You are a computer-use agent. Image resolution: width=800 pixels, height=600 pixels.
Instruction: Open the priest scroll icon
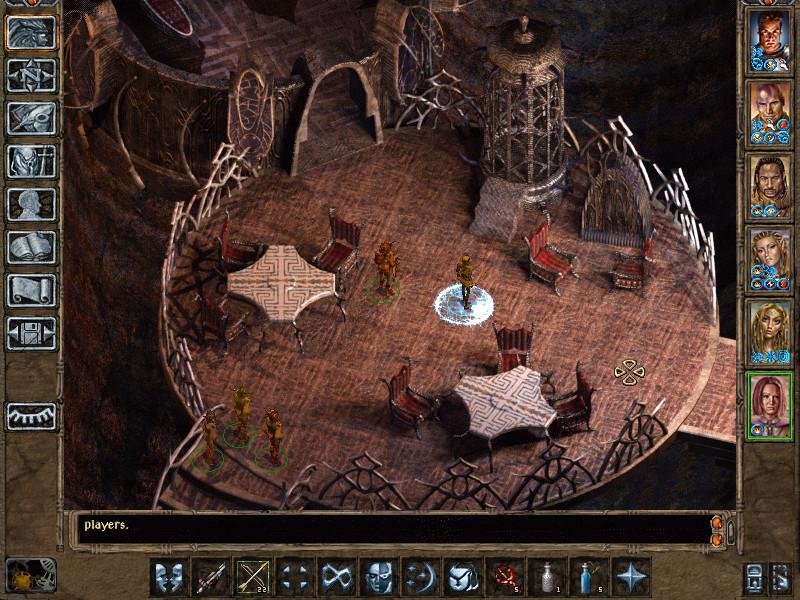click(31, 290)
